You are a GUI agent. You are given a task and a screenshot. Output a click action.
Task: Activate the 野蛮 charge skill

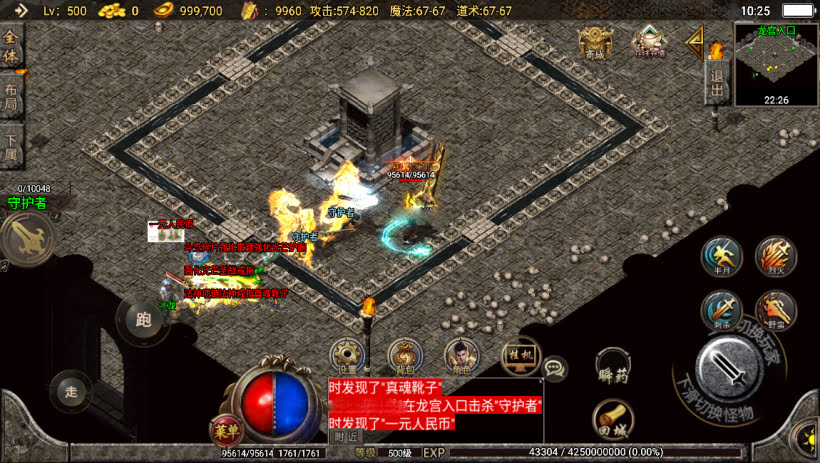coord(775,310)
